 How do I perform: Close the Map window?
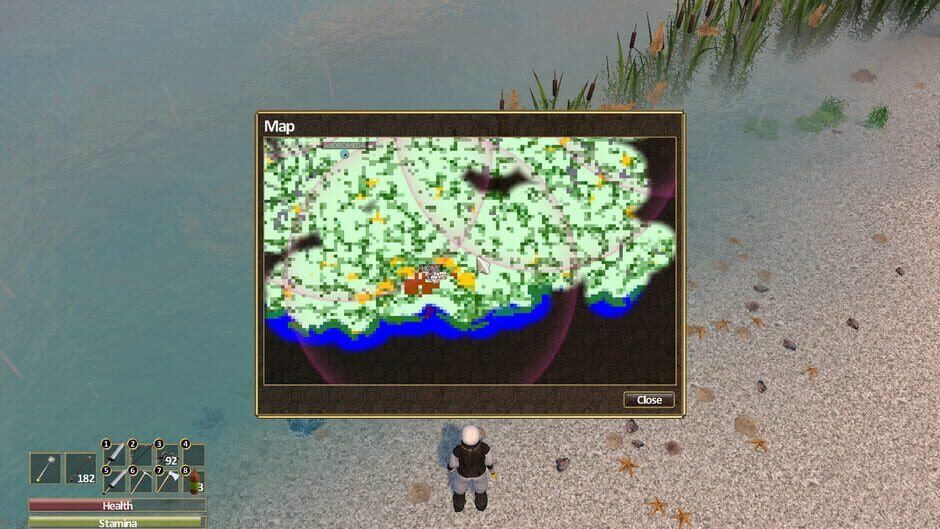(x=649, y=400)
